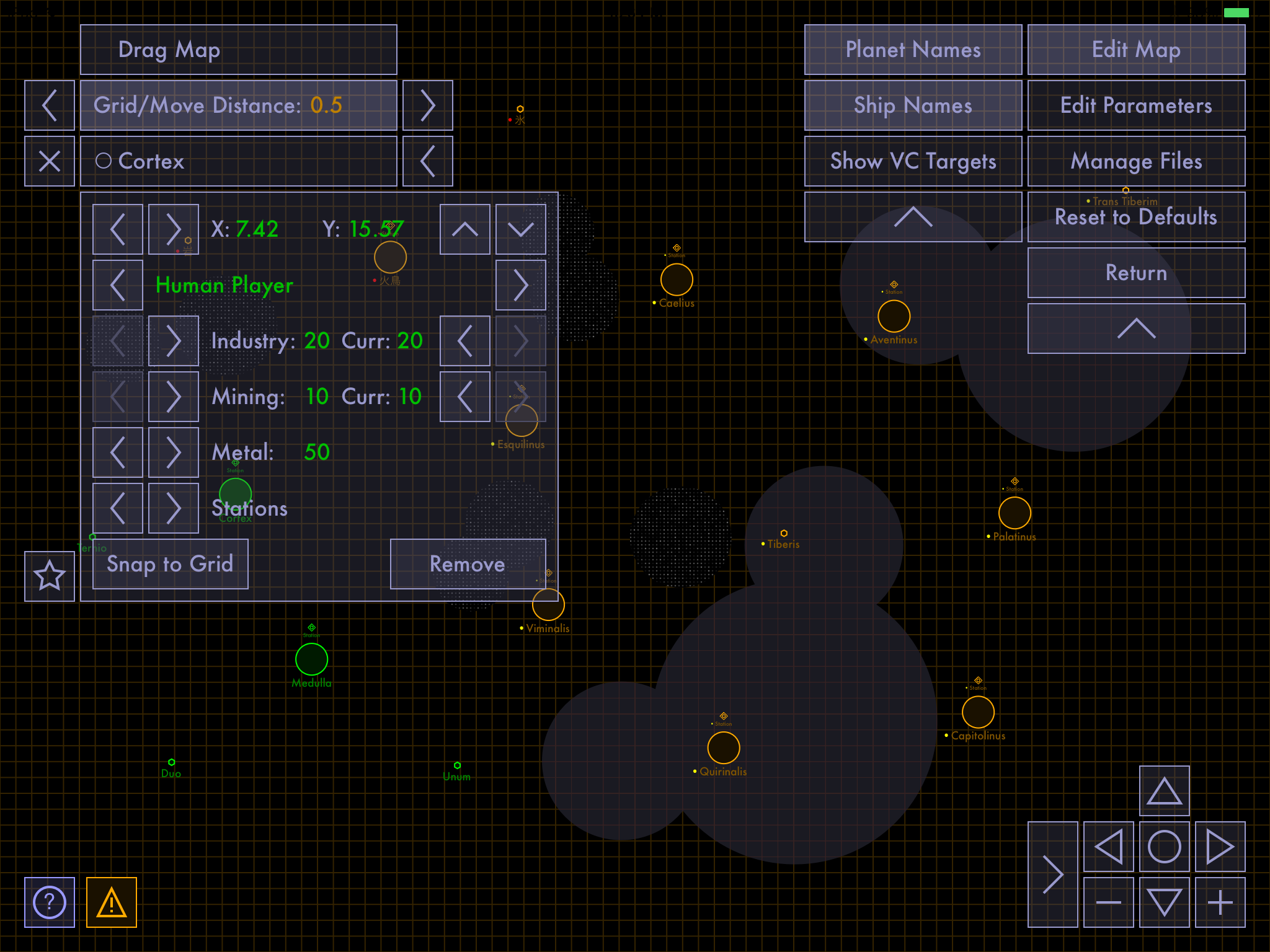Toggle Planet Names display
The width and height of the screenshot is (1270, 952).
pos(913,50)
